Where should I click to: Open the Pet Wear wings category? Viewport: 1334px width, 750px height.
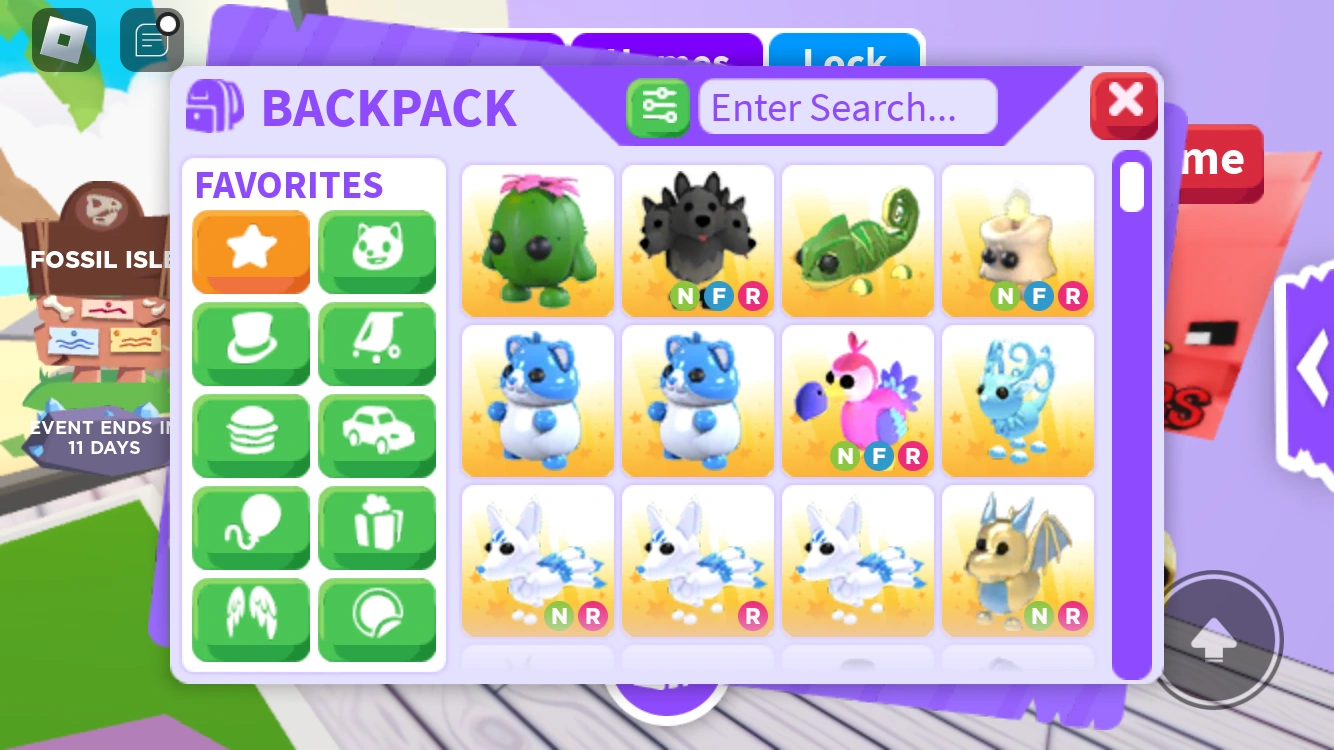[251, 620]
